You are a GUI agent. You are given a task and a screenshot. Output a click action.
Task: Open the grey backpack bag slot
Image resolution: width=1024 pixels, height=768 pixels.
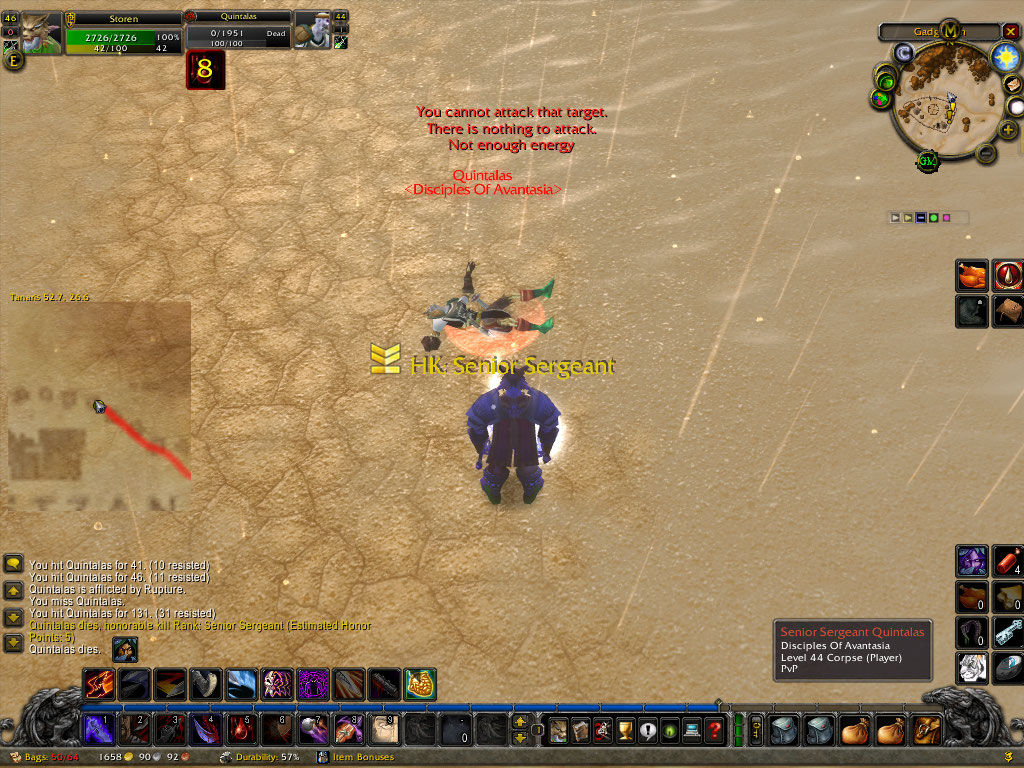[783, 730]
